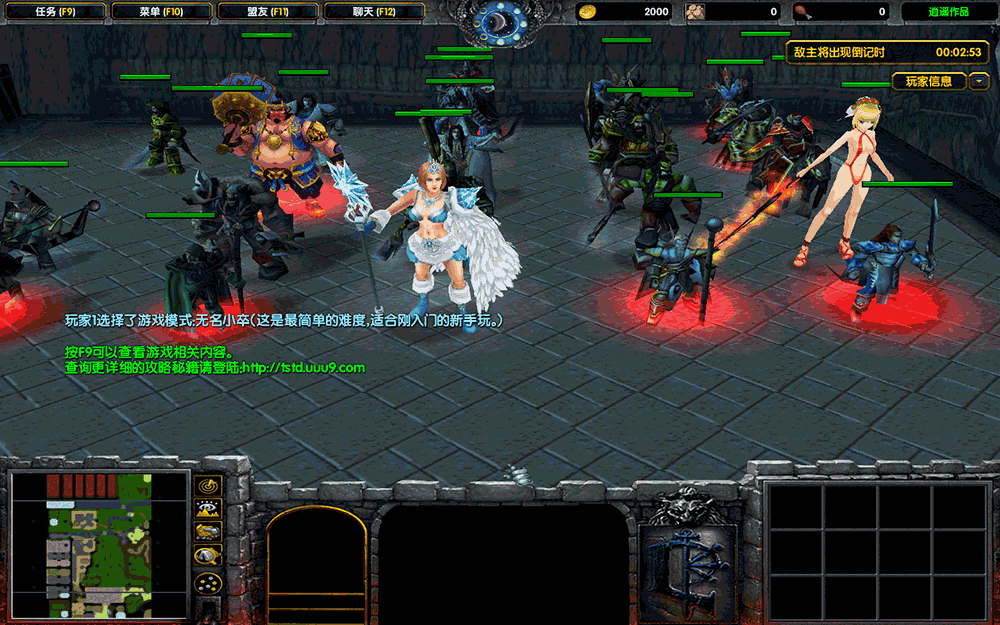Image resolution: width=1000 pixels, height=625 pixels.
Task: Expand the arrow beside 玩家信息
Action: click(979, 81)
